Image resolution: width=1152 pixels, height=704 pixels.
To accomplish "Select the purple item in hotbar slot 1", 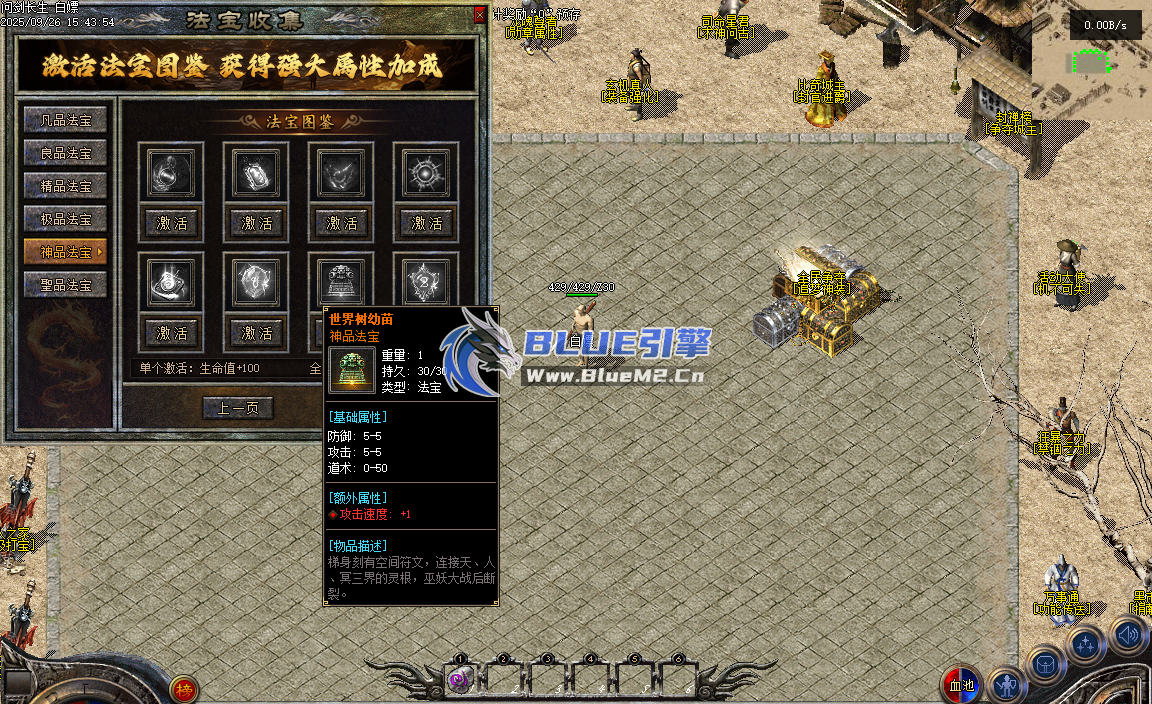I will pyautogui.click(x=459, y=680).
